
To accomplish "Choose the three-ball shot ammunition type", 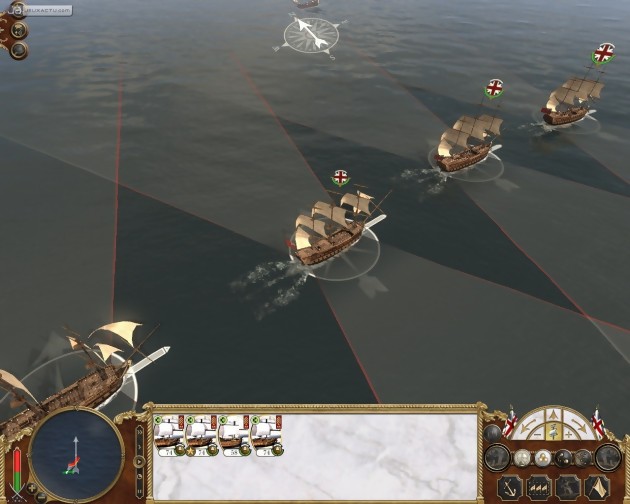I will coord(542,458).
